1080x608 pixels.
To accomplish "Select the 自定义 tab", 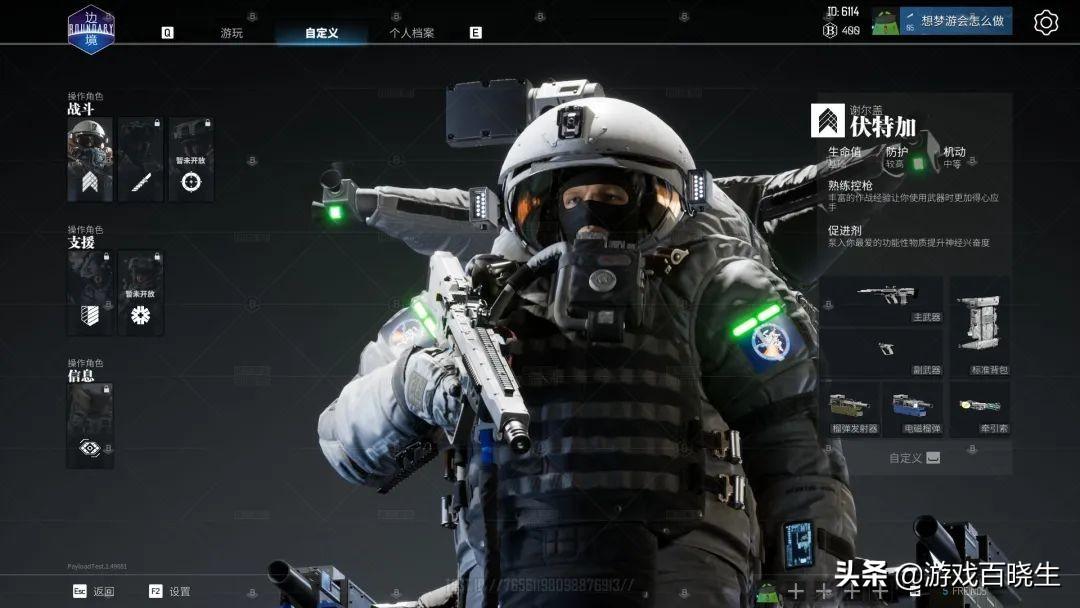I will (321, 33).
